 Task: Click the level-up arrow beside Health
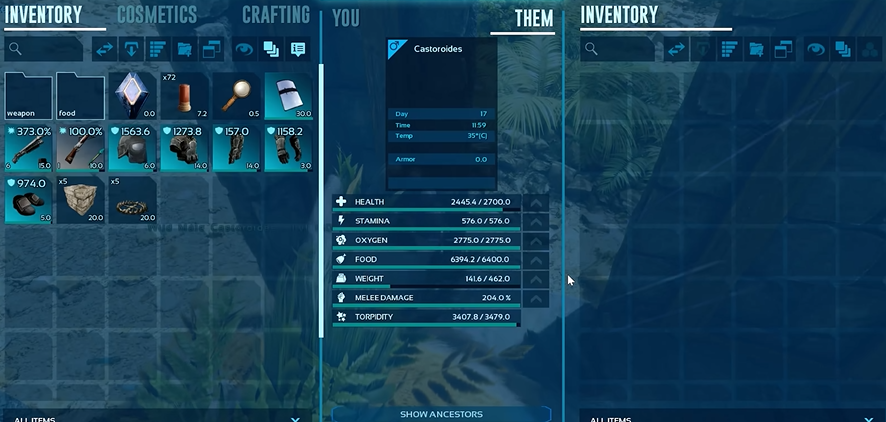537,202
